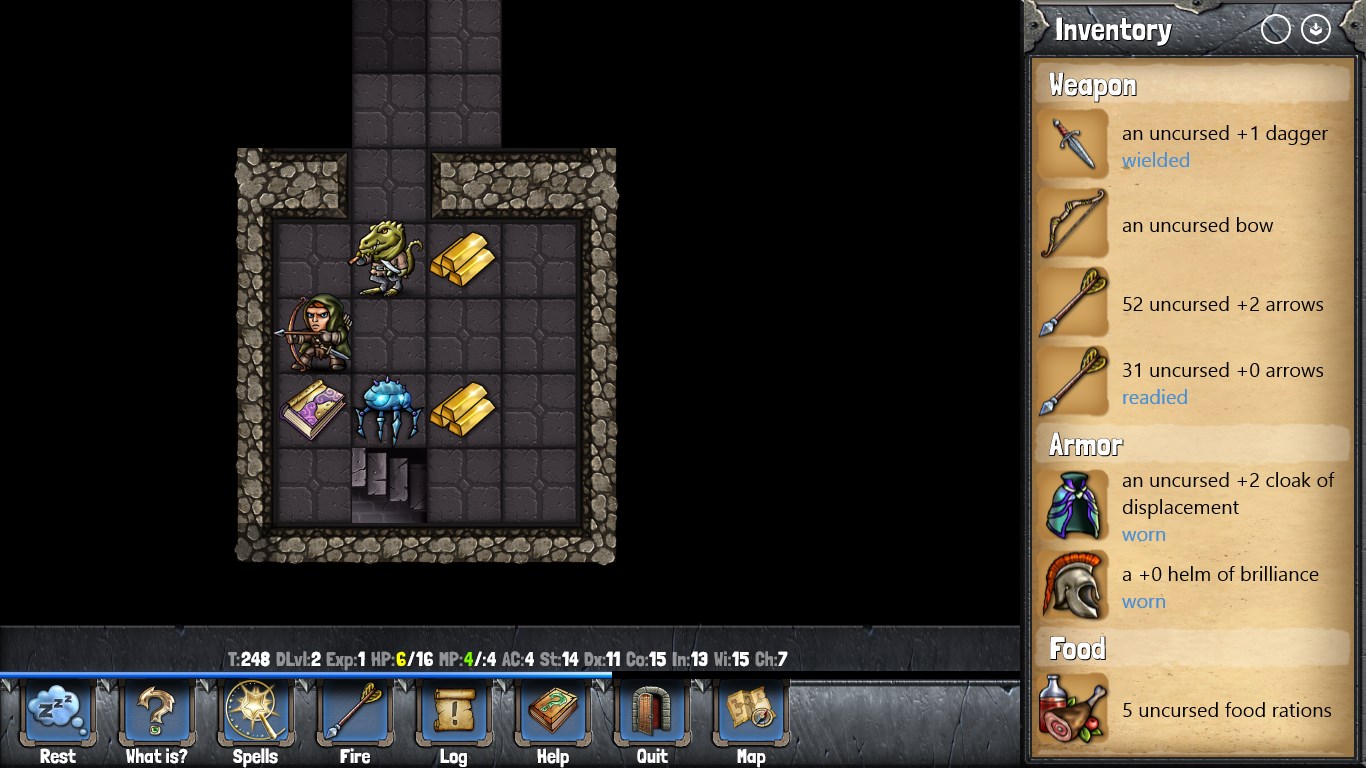The height and width of the screenshot is (768, 1366).
Task: Quit the game via door button
Action: [x=652, y=712]
